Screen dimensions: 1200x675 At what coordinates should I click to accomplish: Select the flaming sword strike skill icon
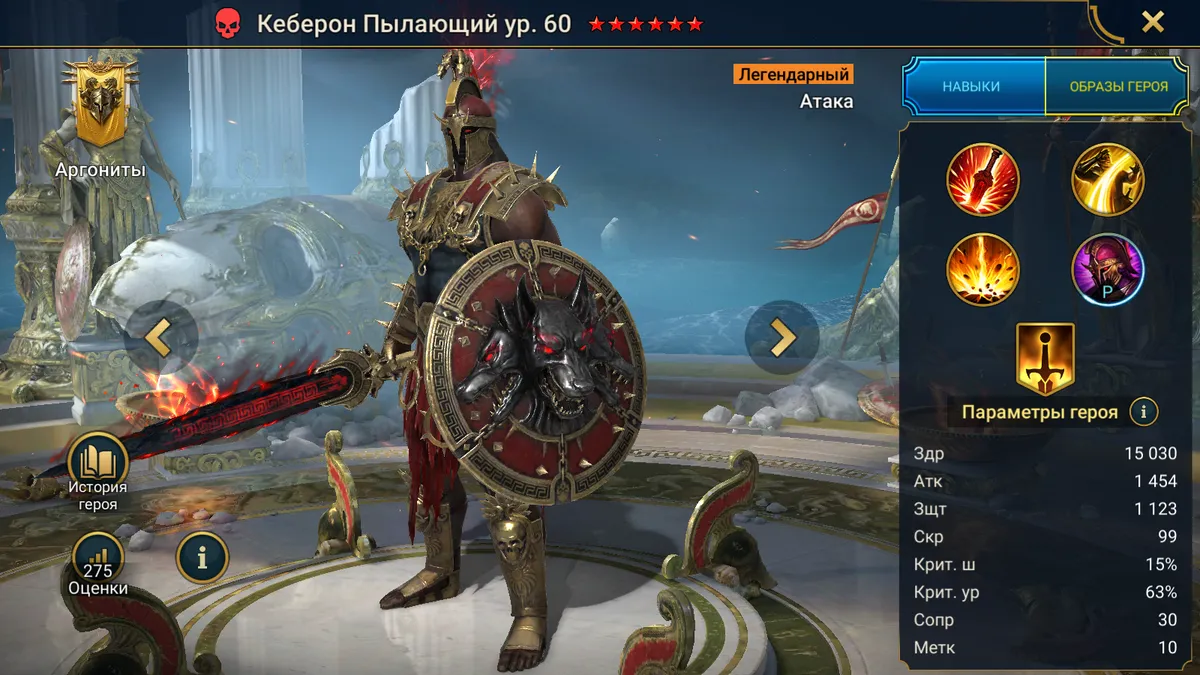click(982, 180)
